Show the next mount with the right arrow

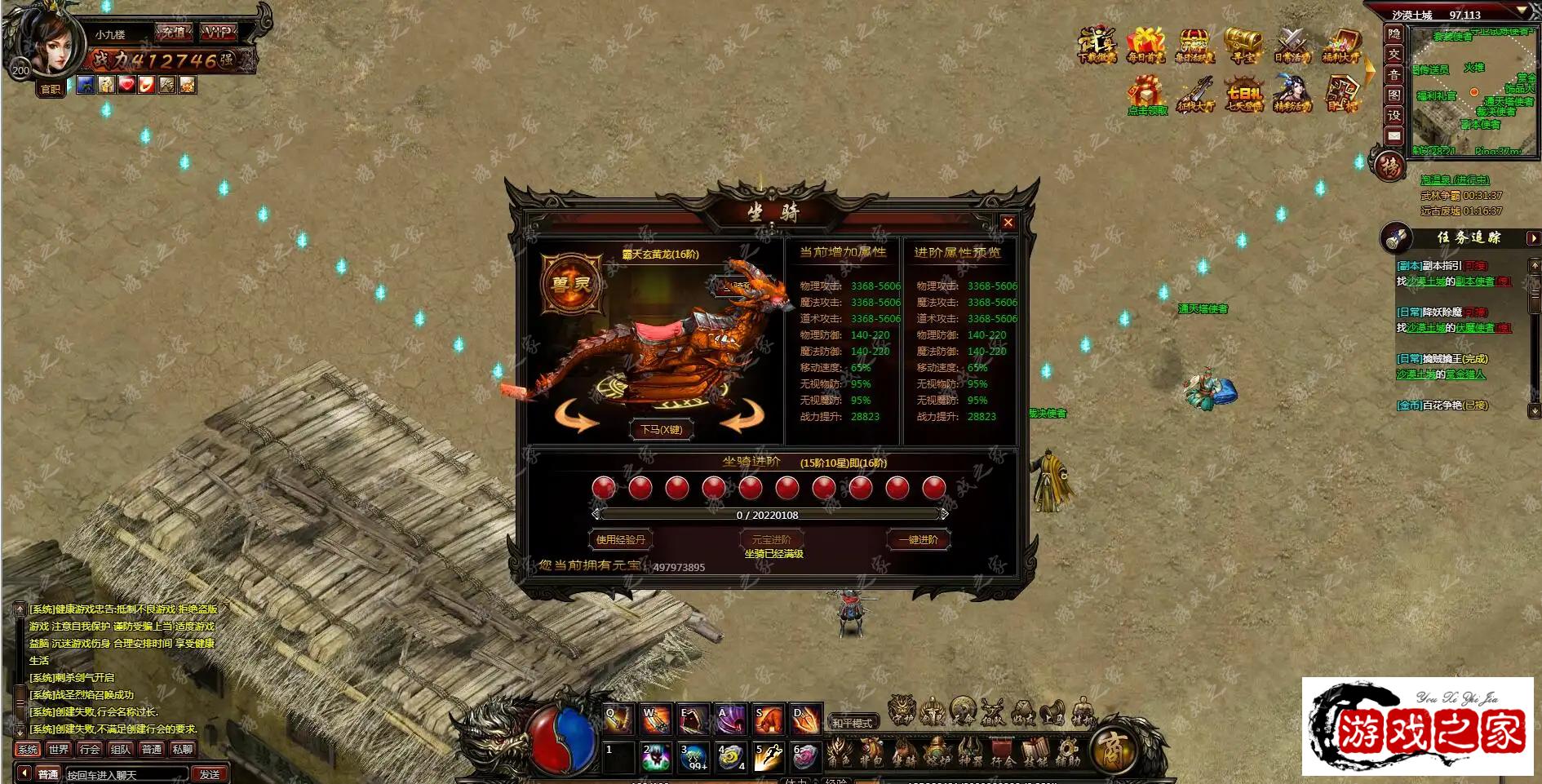click(740, 417)
